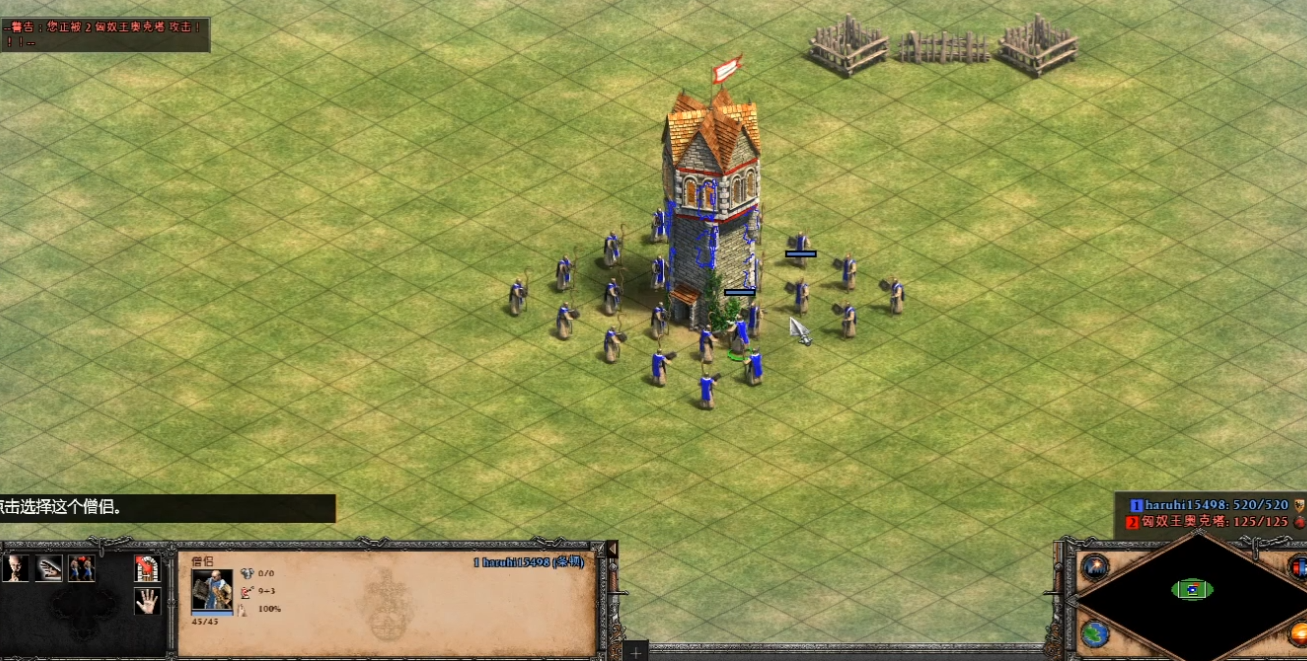The height and width of the screenshot is (661, 1307).
Task: Toggle the globe minimap mode button
Action: pos(1095,634)
